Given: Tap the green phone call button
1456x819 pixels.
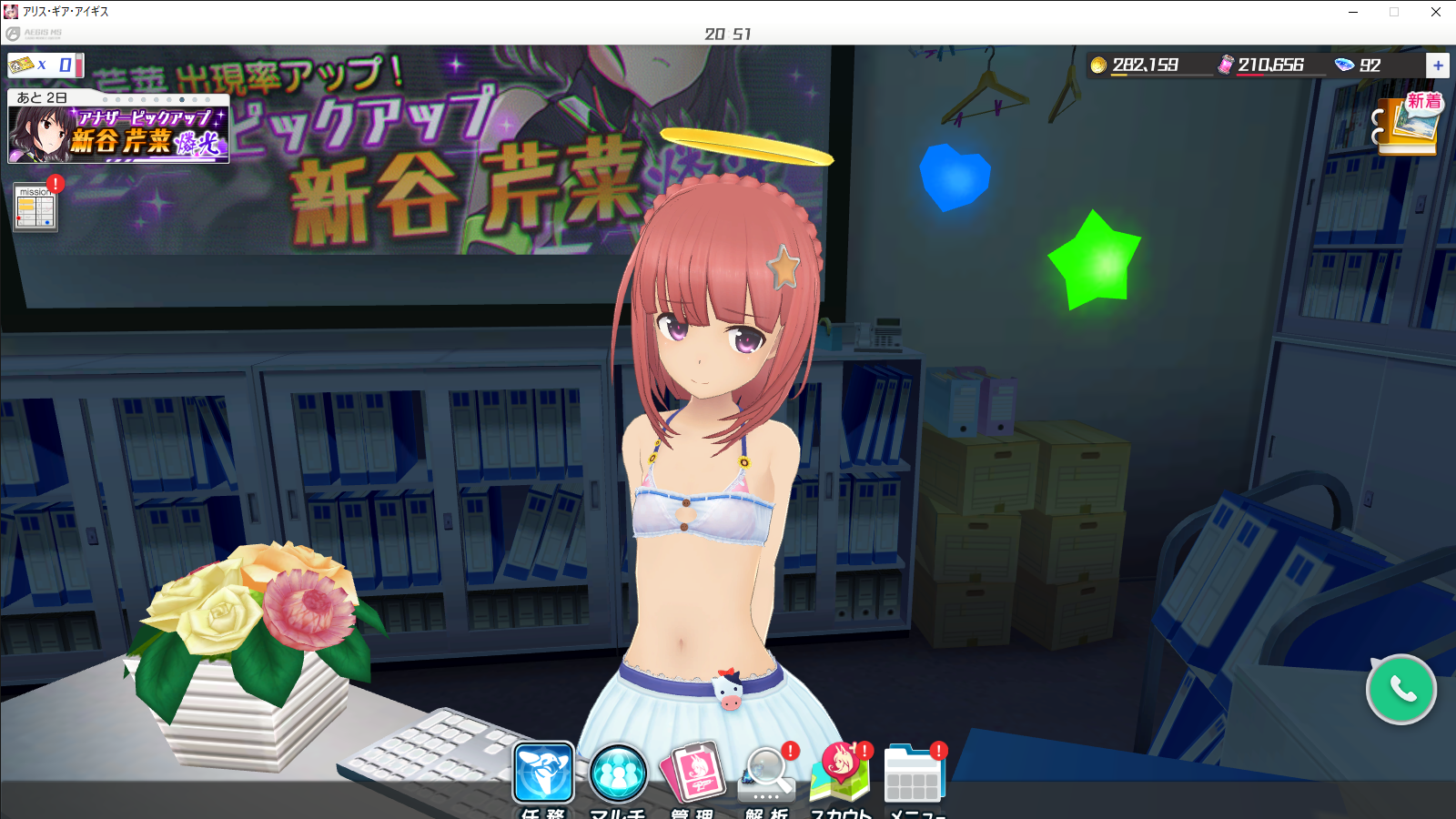Looking at the screenshot, I should [x=1400, y=690].
